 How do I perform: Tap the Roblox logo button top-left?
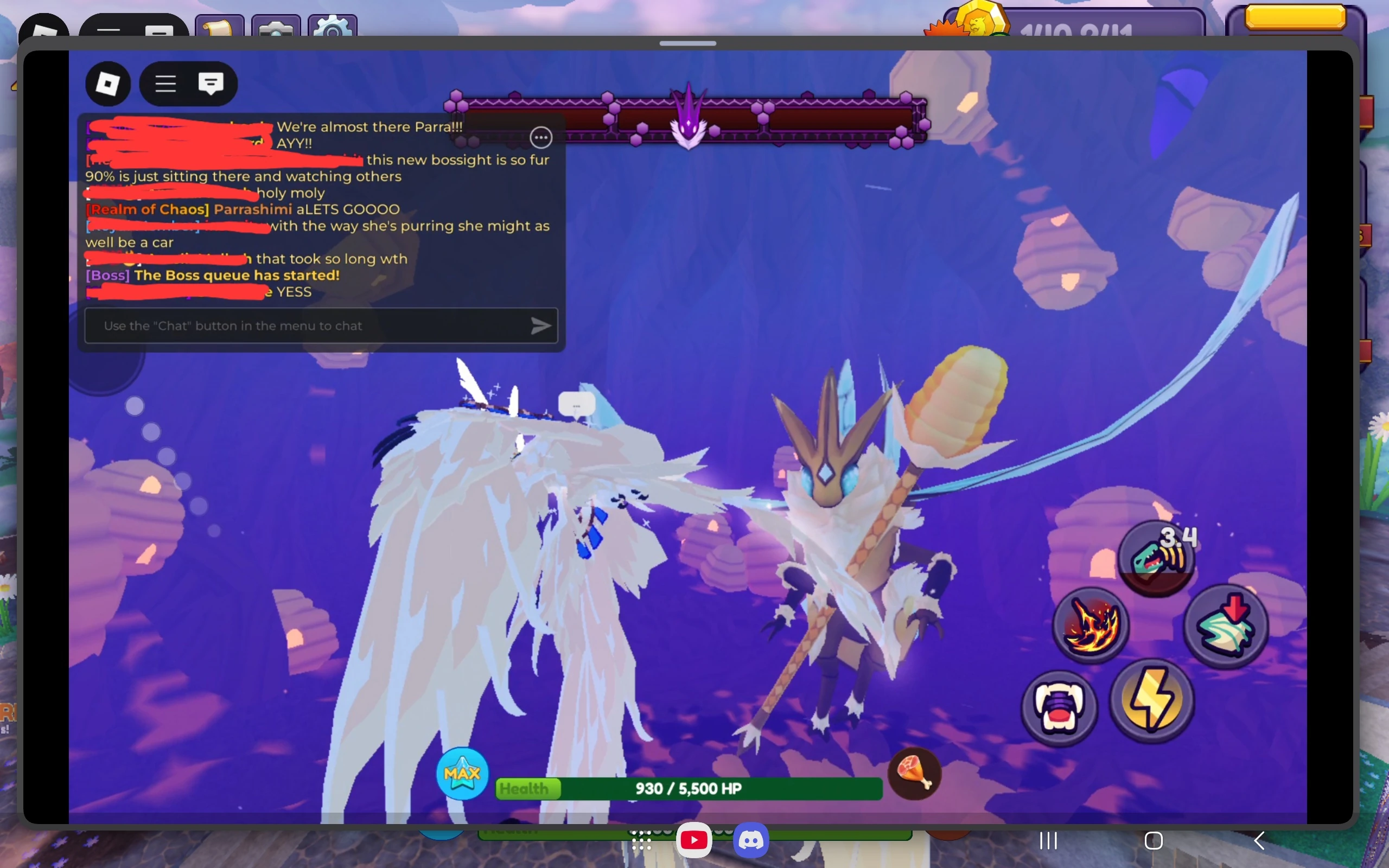click(x=107, y=84)
